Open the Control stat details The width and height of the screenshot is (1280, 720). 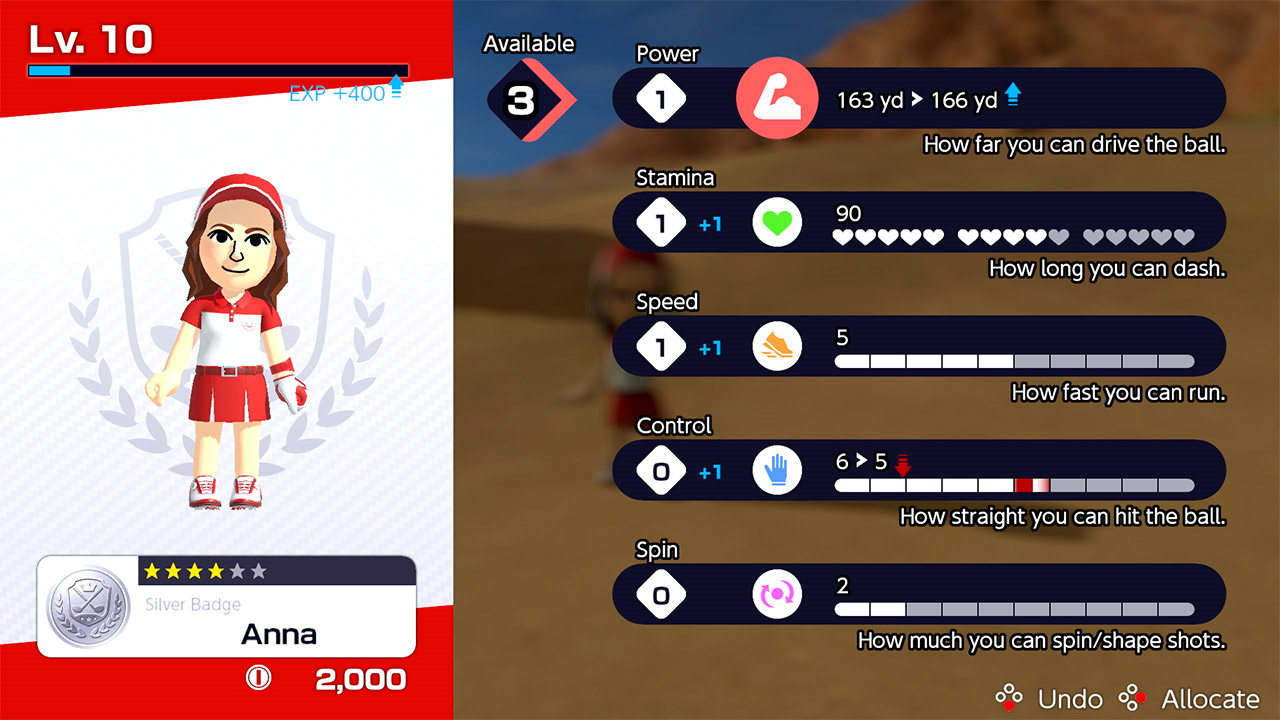919,470
